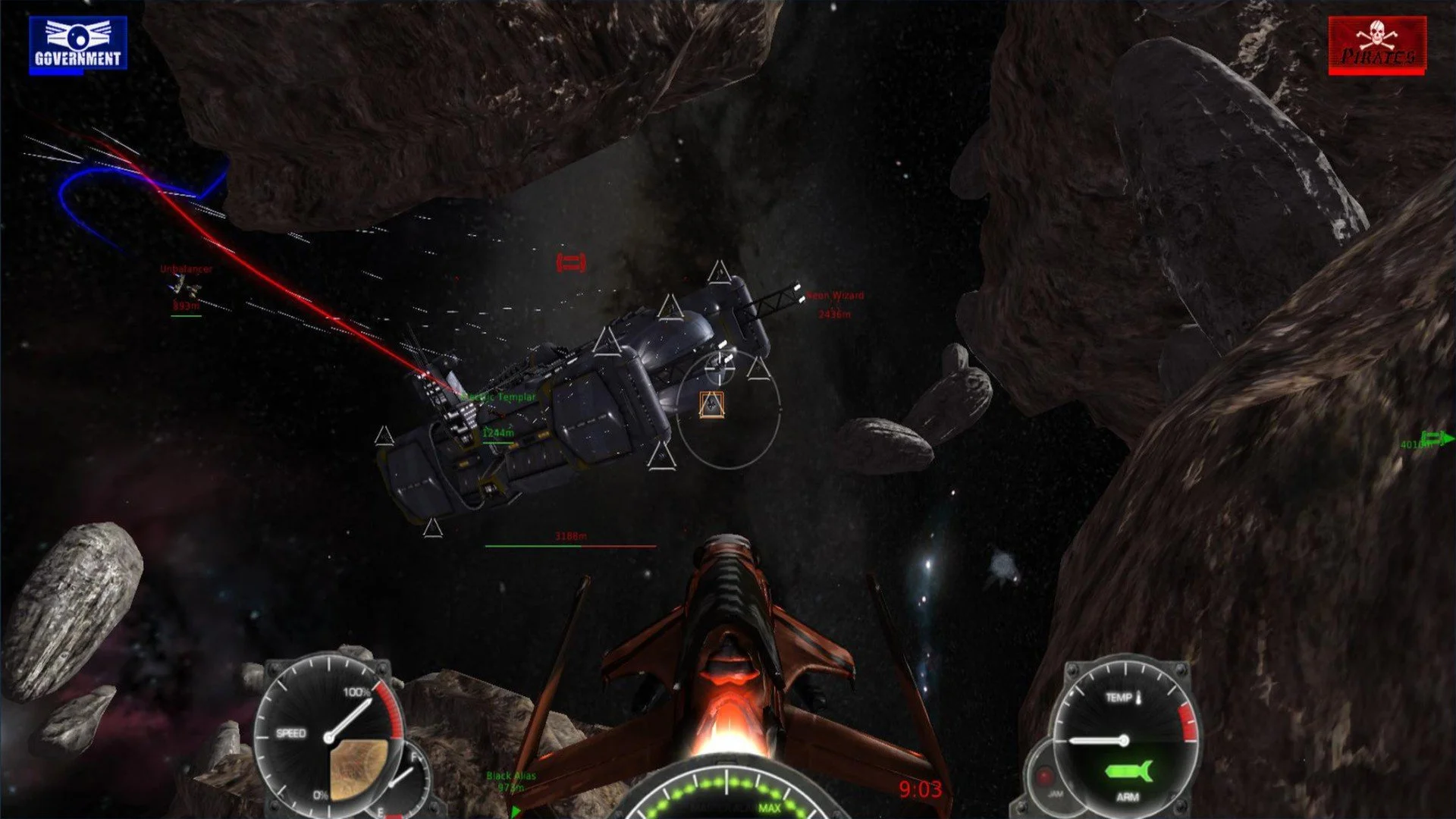Toggle the red JAM indicator light
This screenshot has height=819, width=1456.
pyautogui.click(x=1045, y=777)
